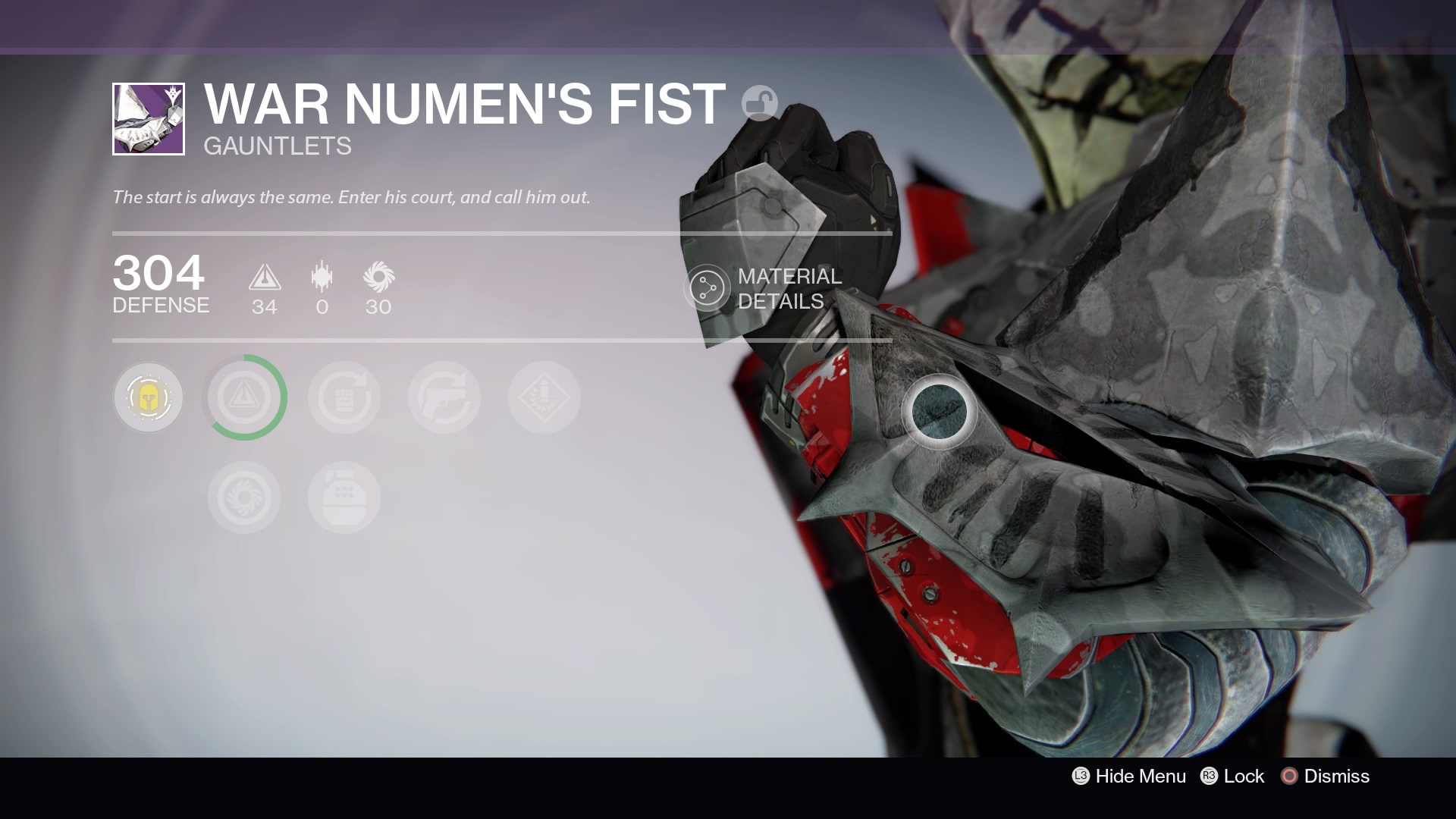Image resolution: width=1456 pixels, height=819 pixels.
Task: Choose the pistol reload perk node
Action: [444, 397]
